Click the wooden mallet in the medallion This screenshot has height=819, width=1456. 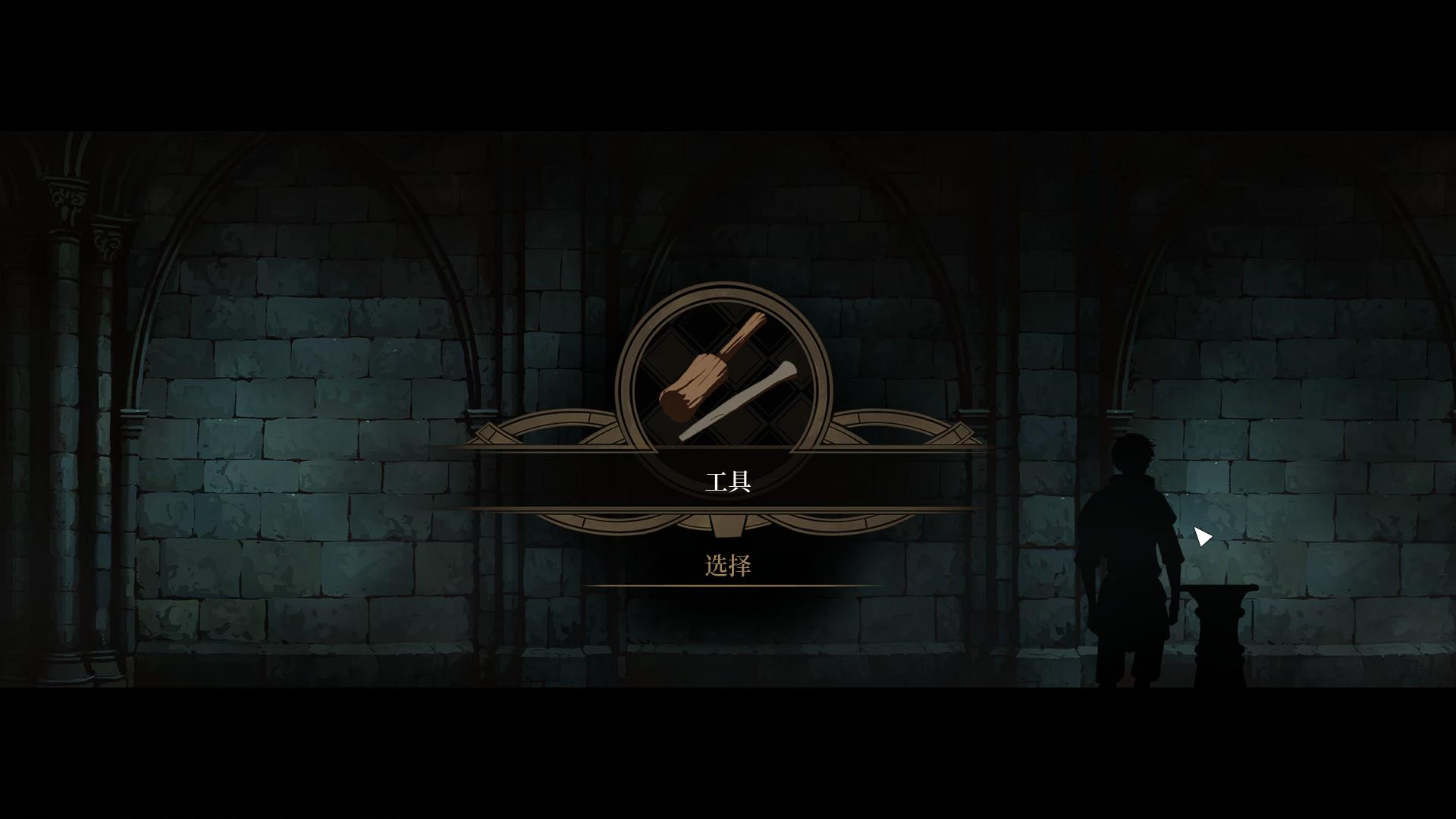pos(694,379)
